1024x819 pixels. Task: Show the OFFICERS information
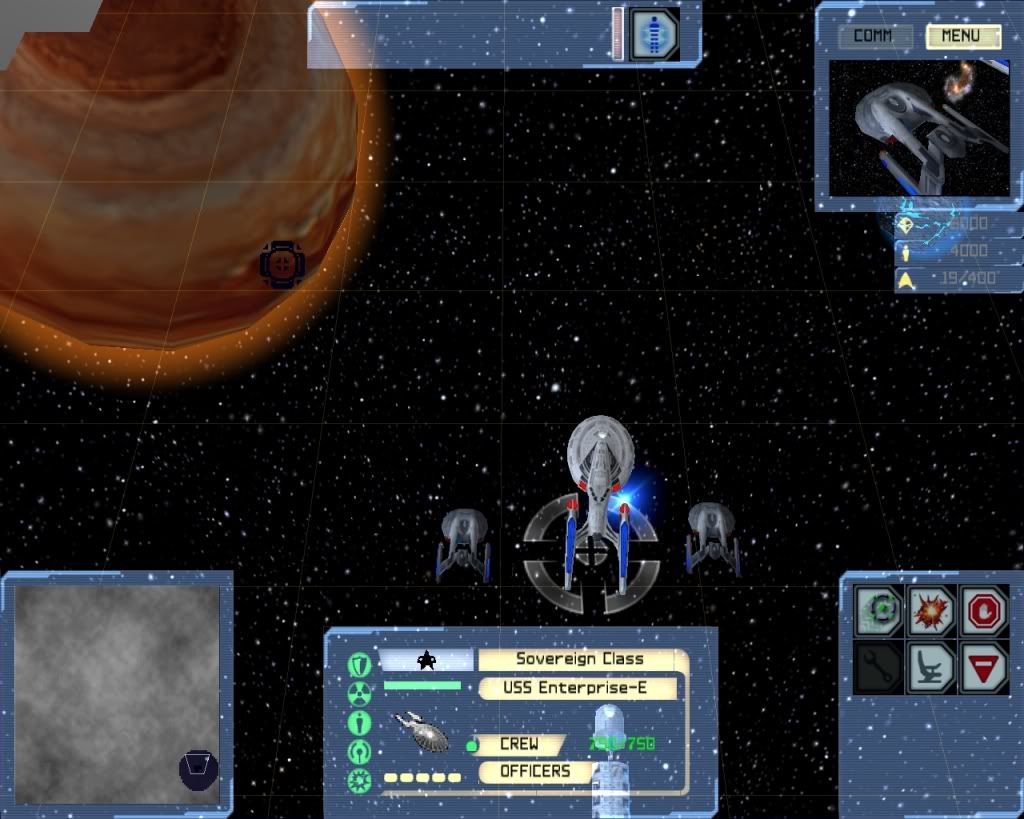click(x=534, y=772)
